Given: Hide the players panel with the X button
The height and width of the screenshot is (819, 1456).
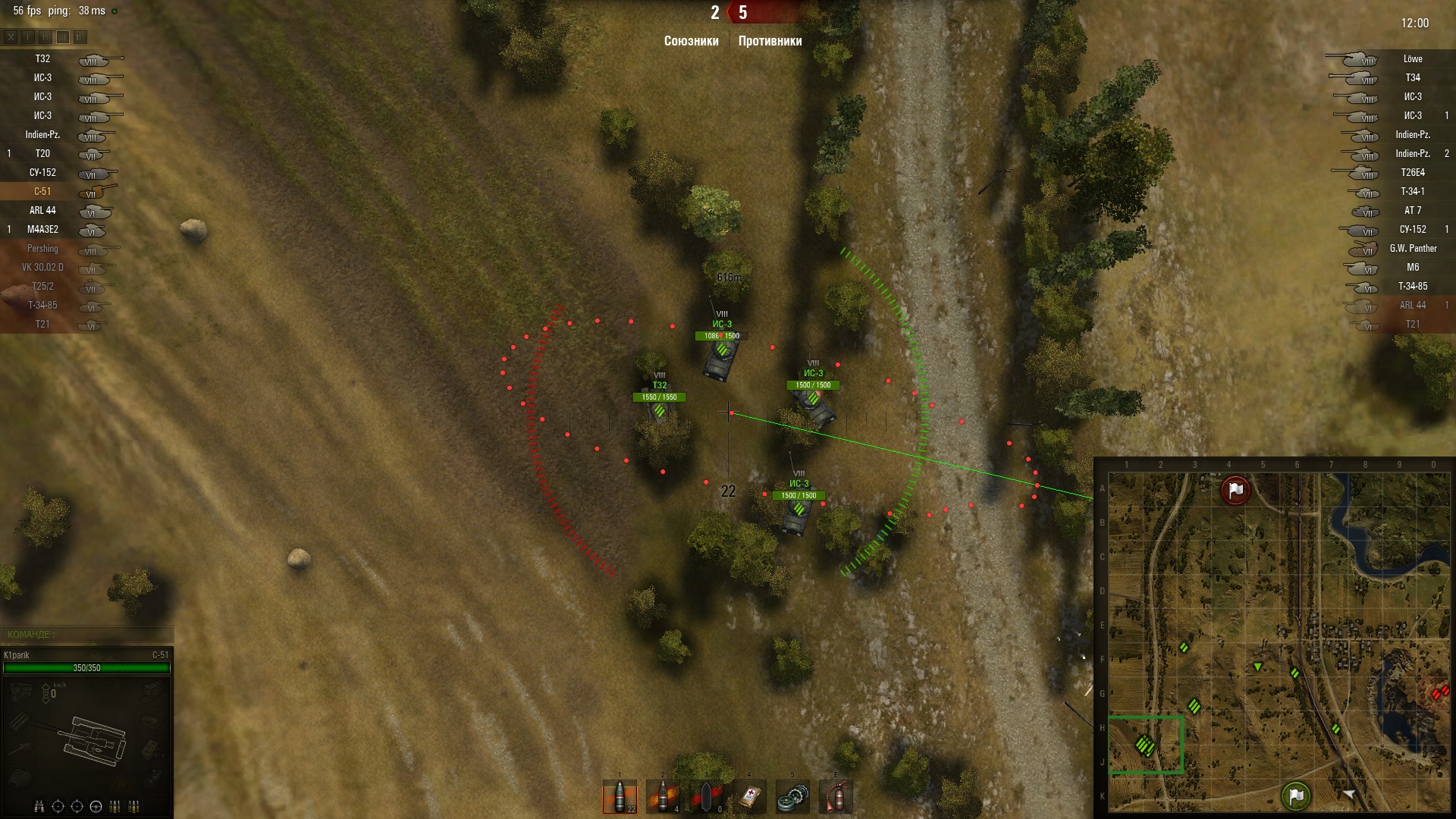Looking at the screenshot, I should click(11, 36).
